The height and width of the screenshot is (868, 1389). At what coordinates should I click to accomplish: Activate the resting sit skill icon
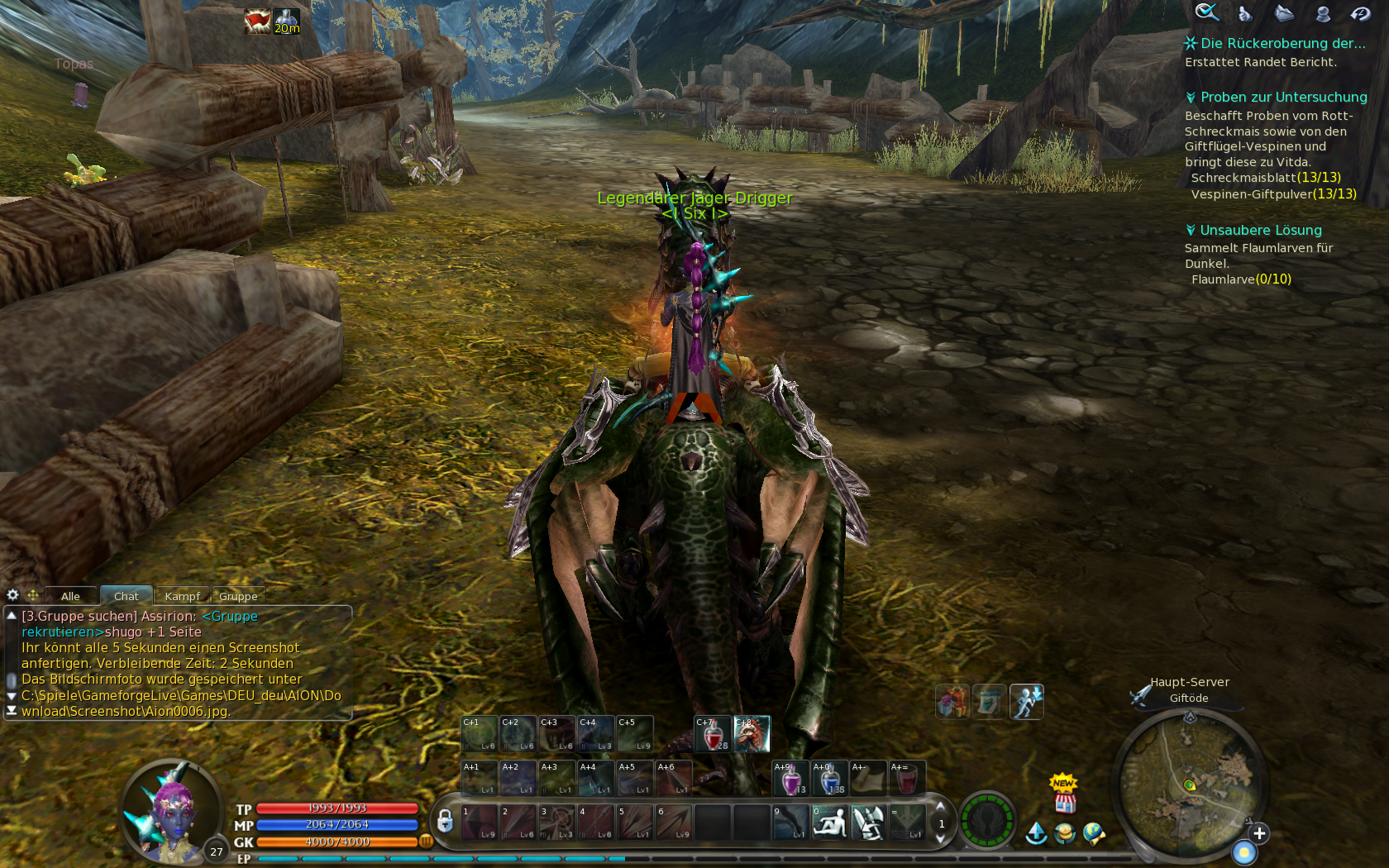(829, 823)
